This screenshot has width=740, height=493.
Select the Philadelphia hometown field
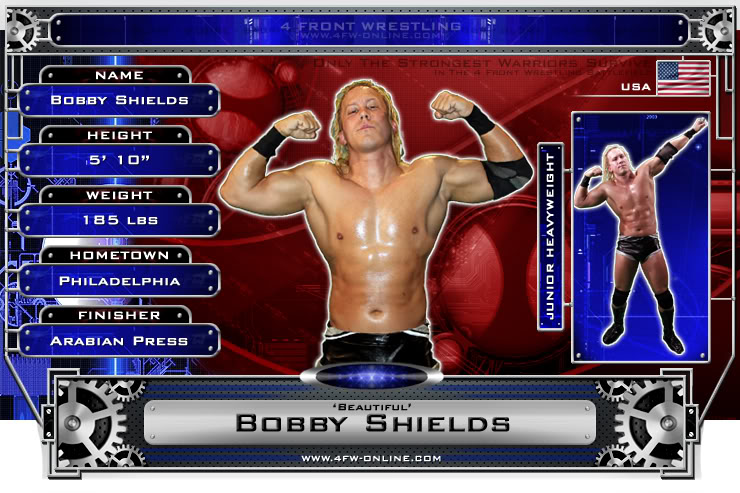point(120,281)
